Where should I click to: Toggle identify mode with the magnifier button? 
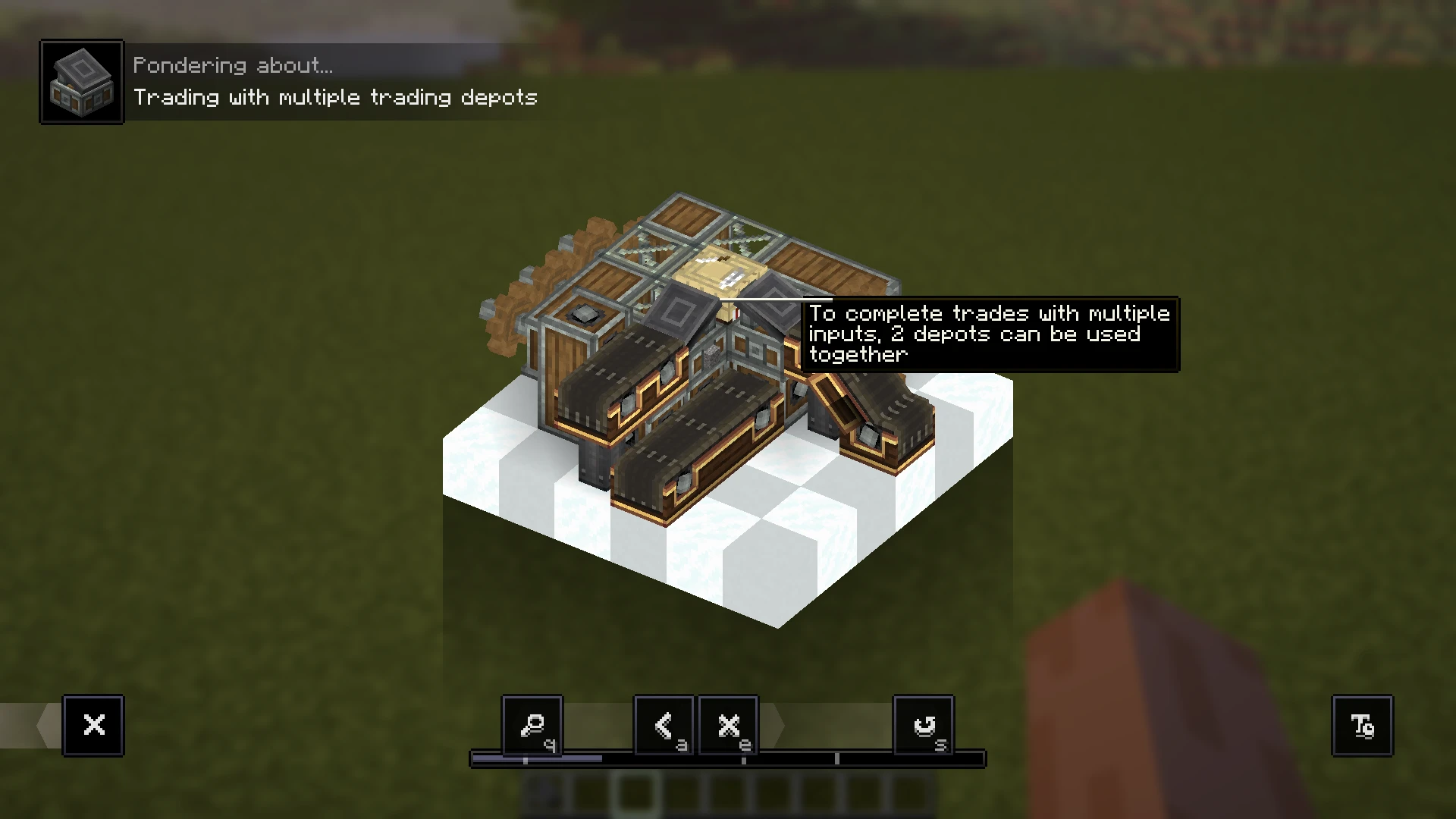(x=532, y=726)
